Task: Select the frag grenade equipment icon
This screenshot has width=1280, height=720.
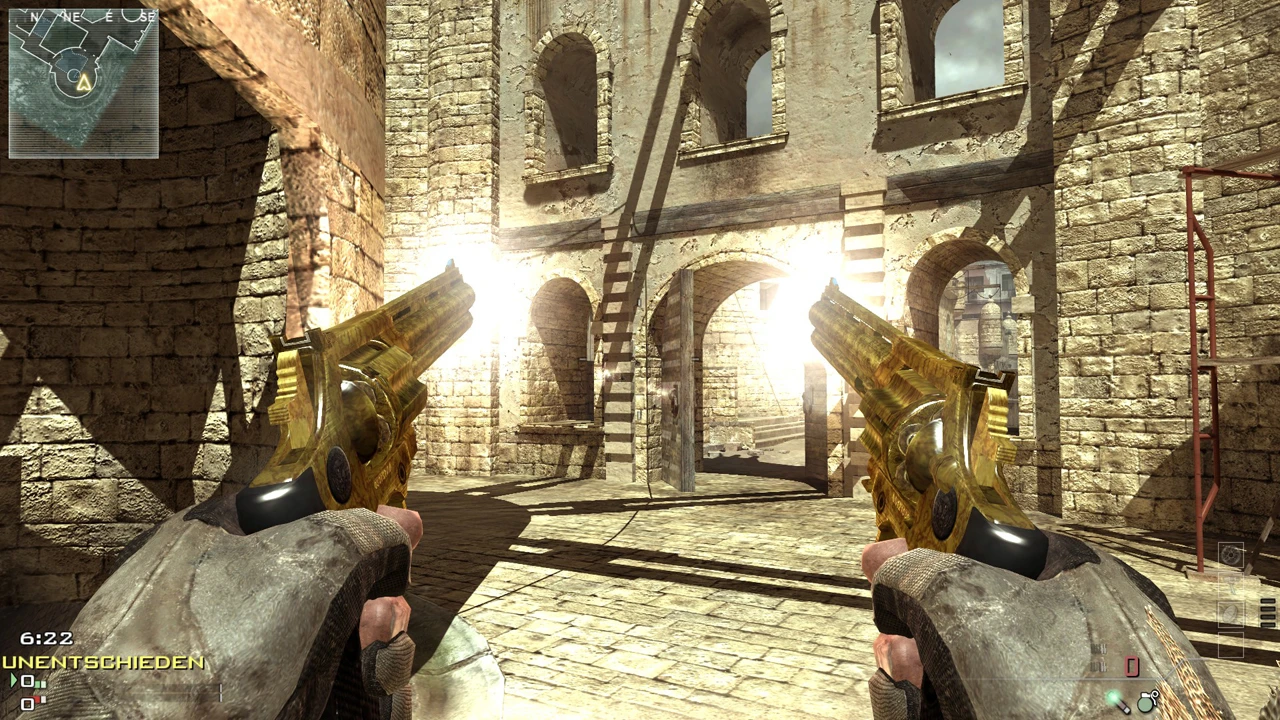Action: pos(1146,700)
